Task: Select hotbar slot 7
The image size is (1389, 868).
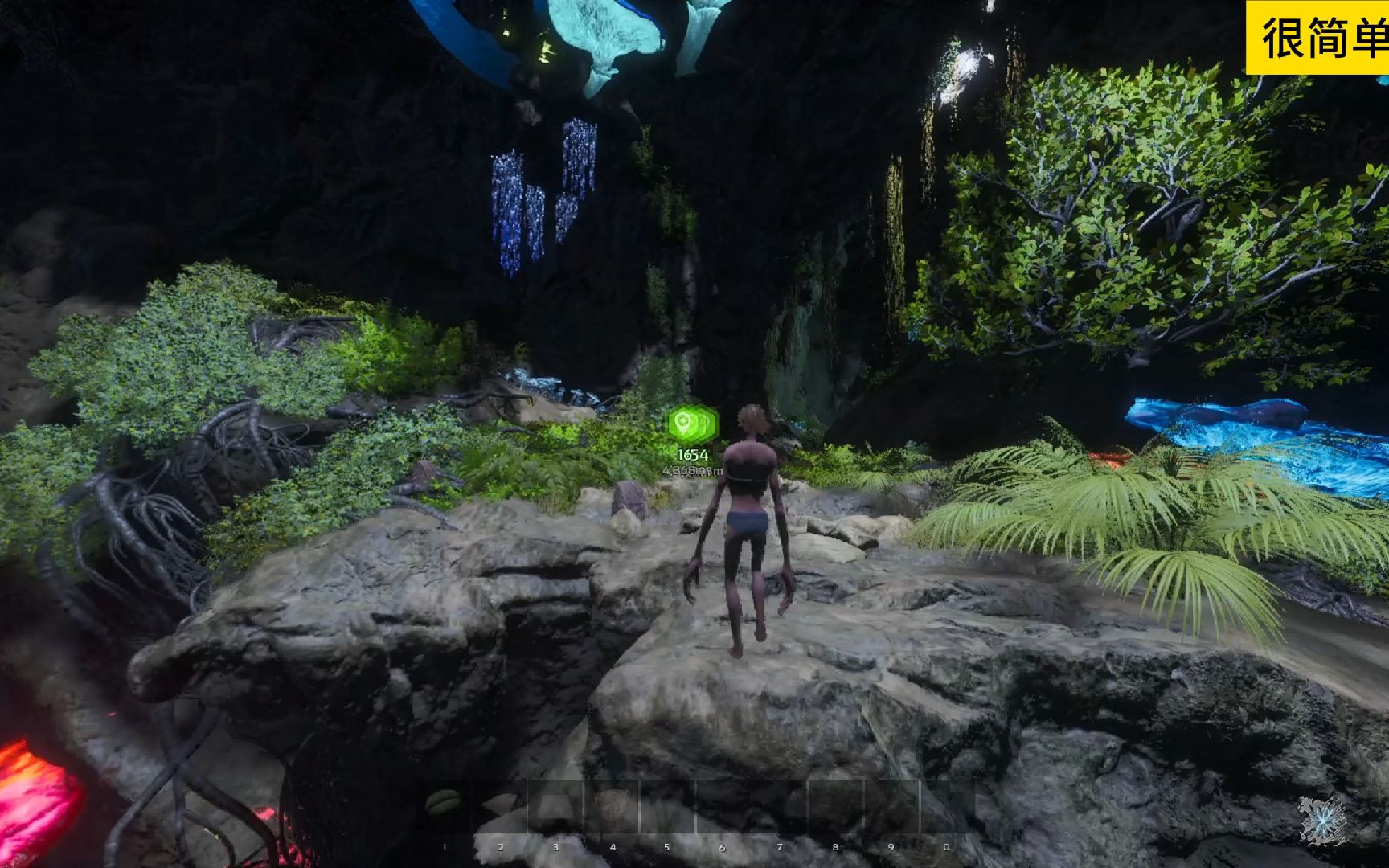Action: click(780, 804)
